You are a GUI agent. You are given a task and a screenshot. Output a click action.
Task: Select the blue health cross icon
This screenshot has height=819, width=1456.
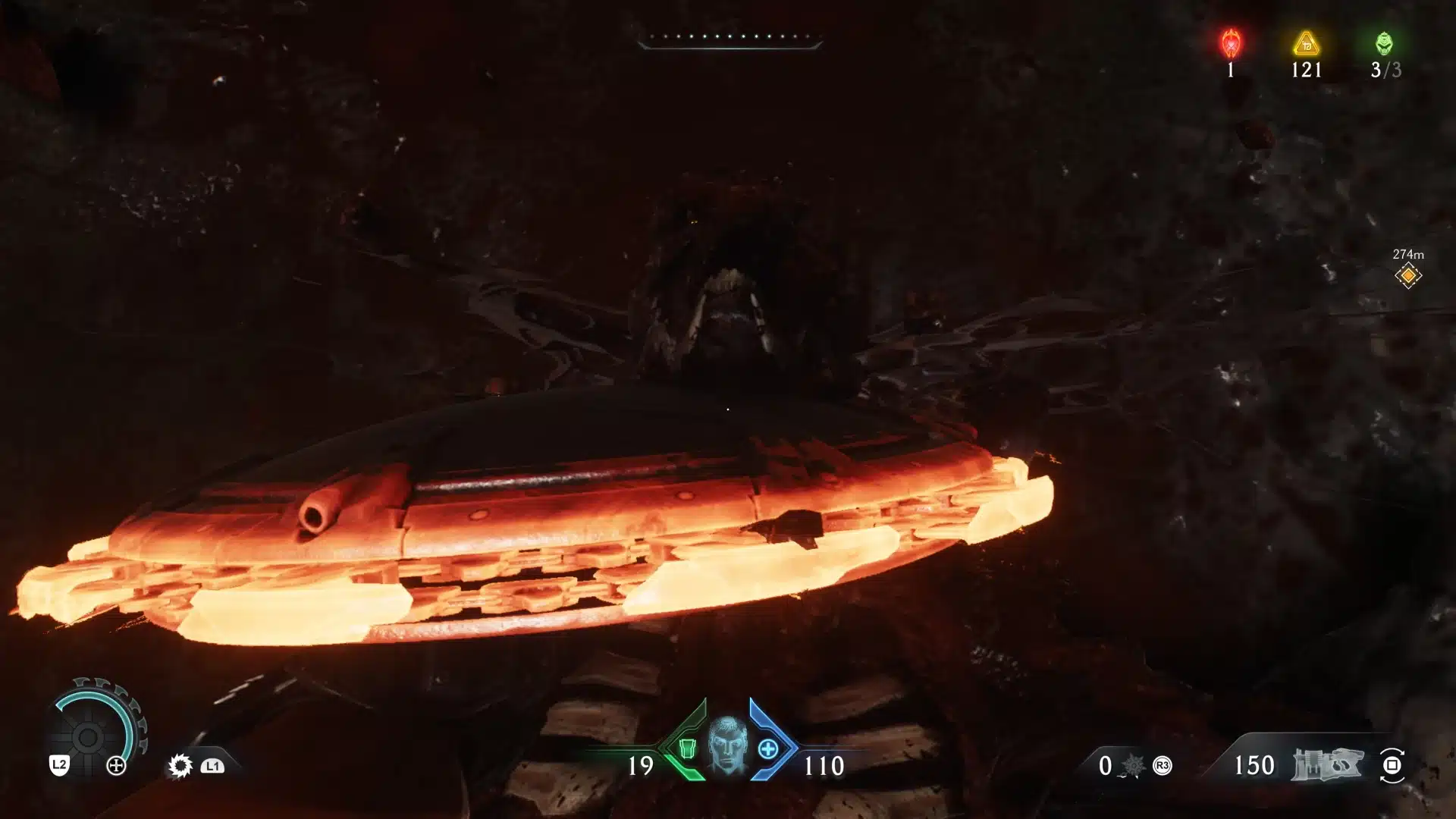pyautogui.click(x=767, y=749)
